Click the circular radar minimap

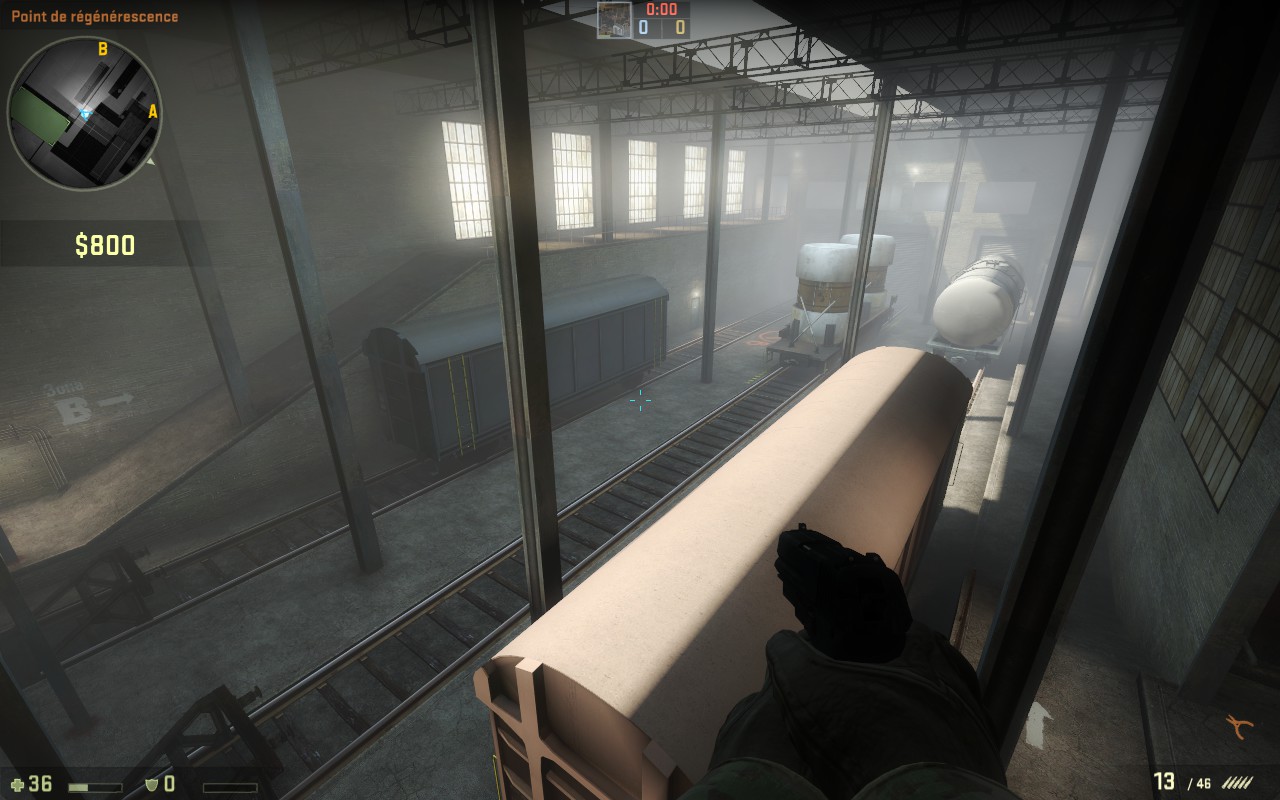84,113
